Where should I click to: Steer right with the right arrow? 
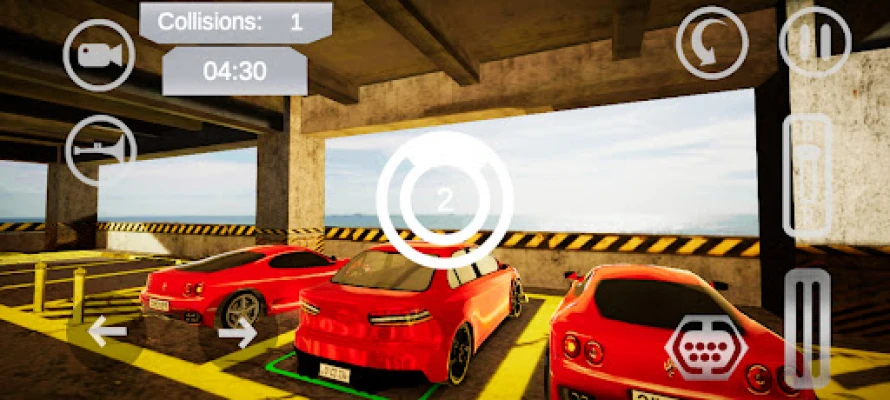point(237,330)
